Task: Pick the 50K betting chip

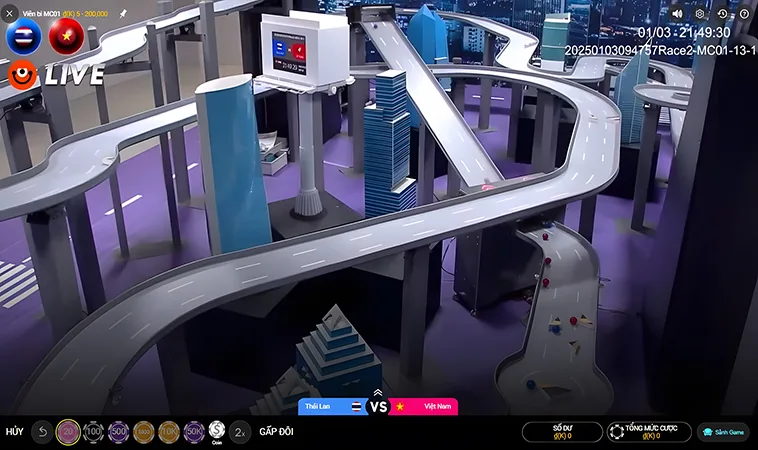Action: 193,432
